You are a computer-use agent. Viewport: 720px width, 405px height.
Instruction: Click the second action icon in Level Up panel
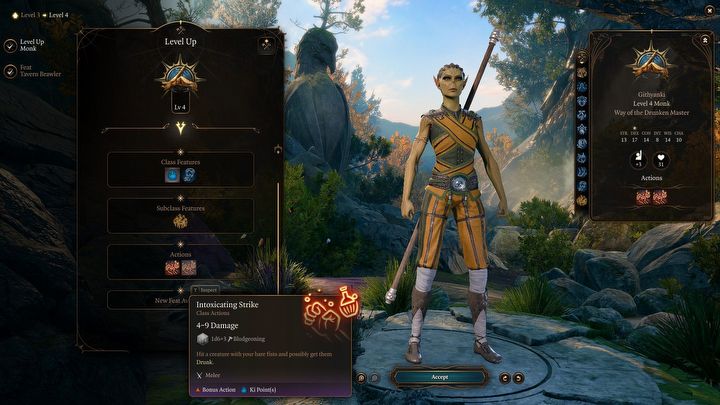click(188, 268)
